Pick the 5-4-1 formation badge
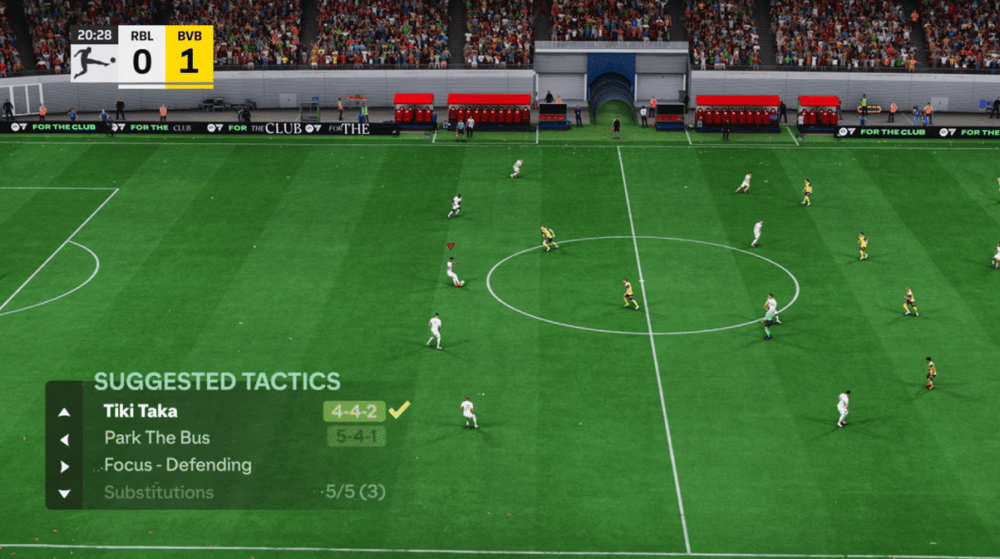 [356, 437]
